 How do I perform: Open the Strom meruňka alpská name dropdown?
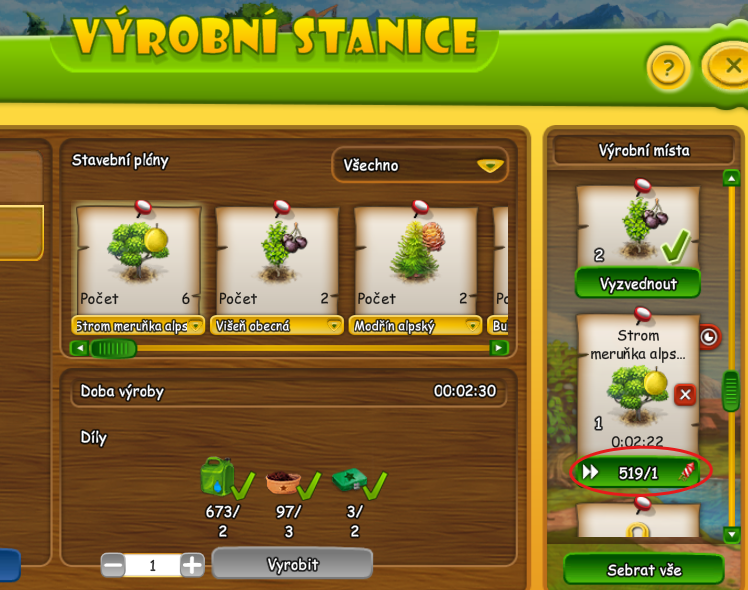click(x=195, y=326)
